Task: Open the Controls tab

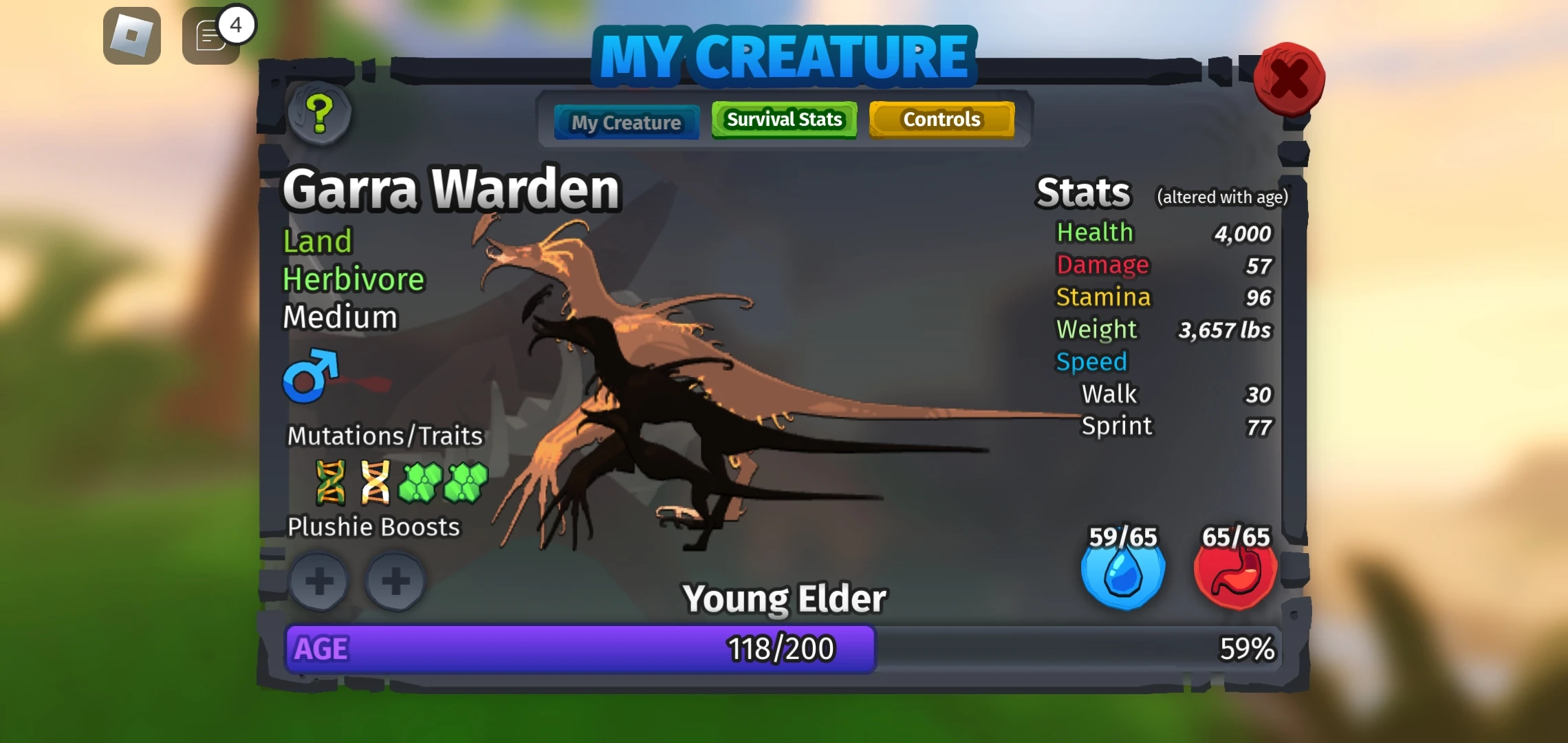Action: point(942,119)
